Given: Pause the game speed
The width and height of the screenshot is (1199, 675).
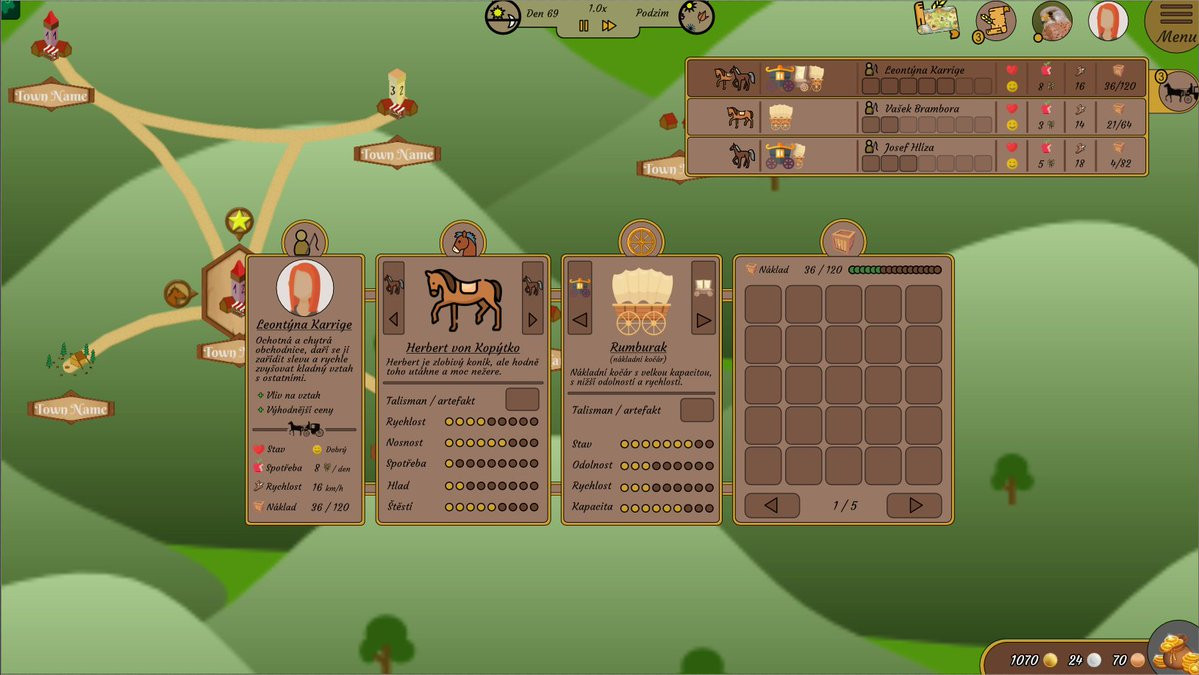Looking at the screenshot, I should click(x=584, y=26).
